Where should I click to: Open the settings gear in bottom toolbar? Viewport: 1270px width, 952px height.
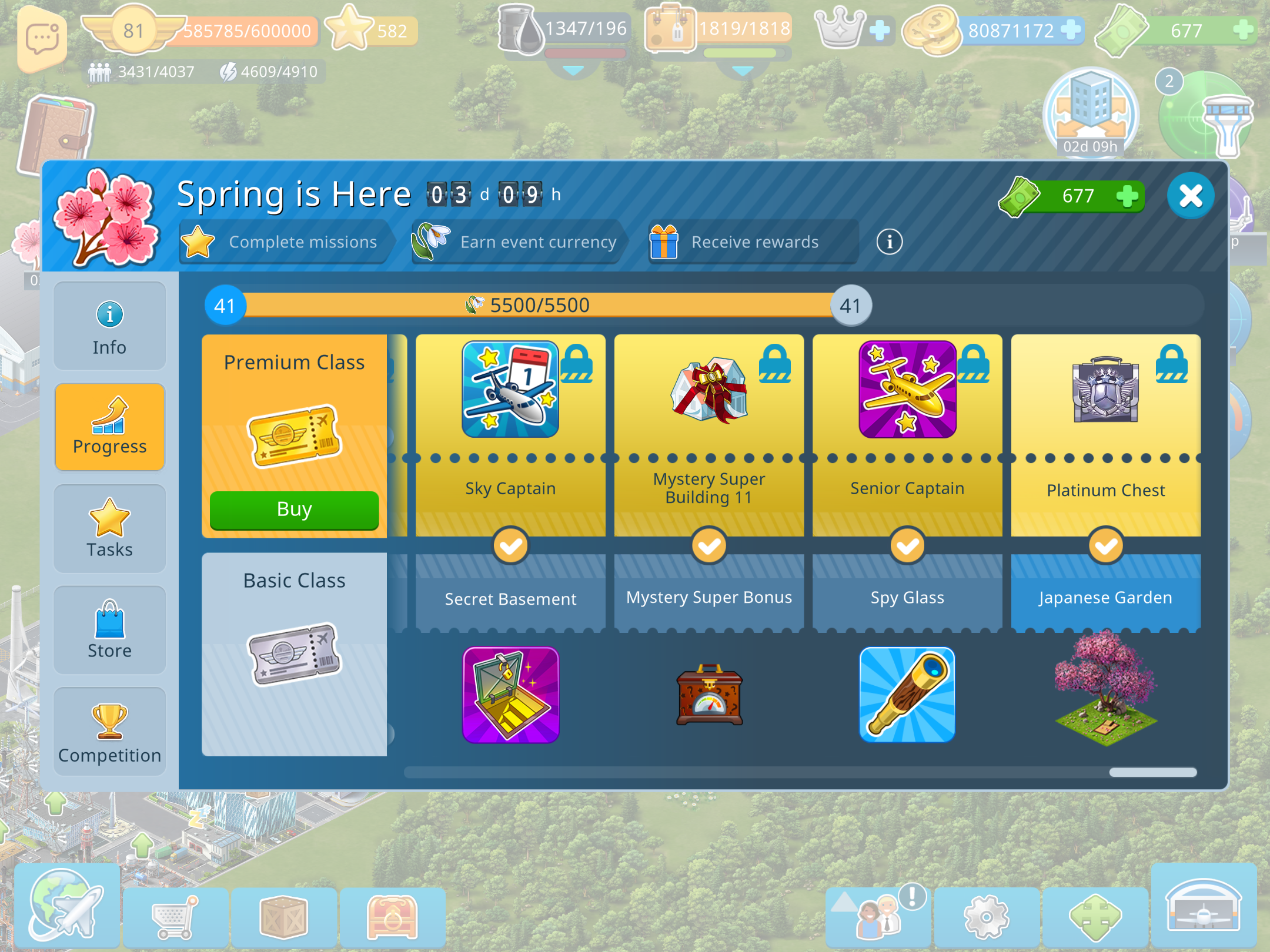986,917
